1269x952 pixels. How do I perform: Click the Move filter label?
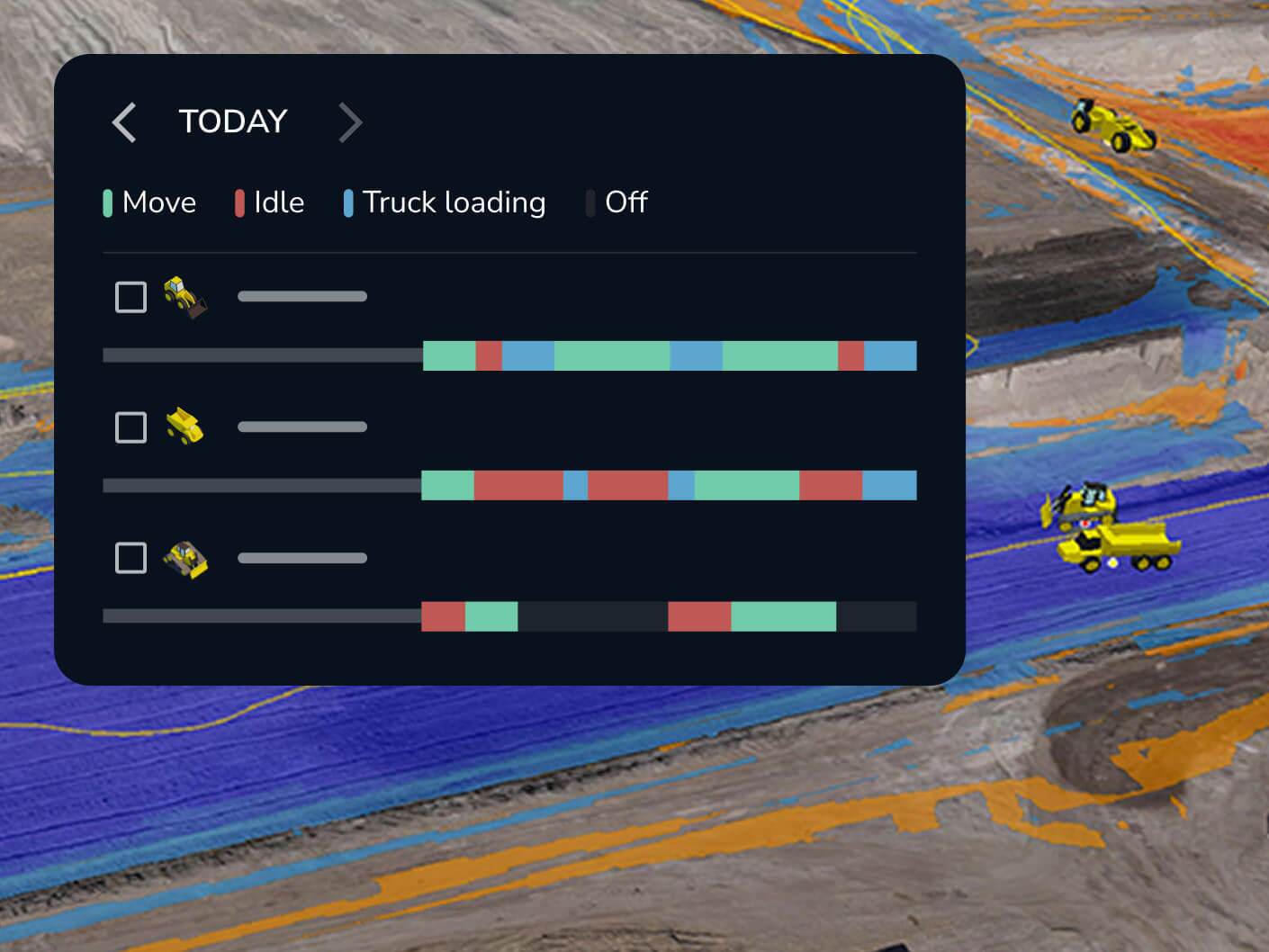coord(158,202)
